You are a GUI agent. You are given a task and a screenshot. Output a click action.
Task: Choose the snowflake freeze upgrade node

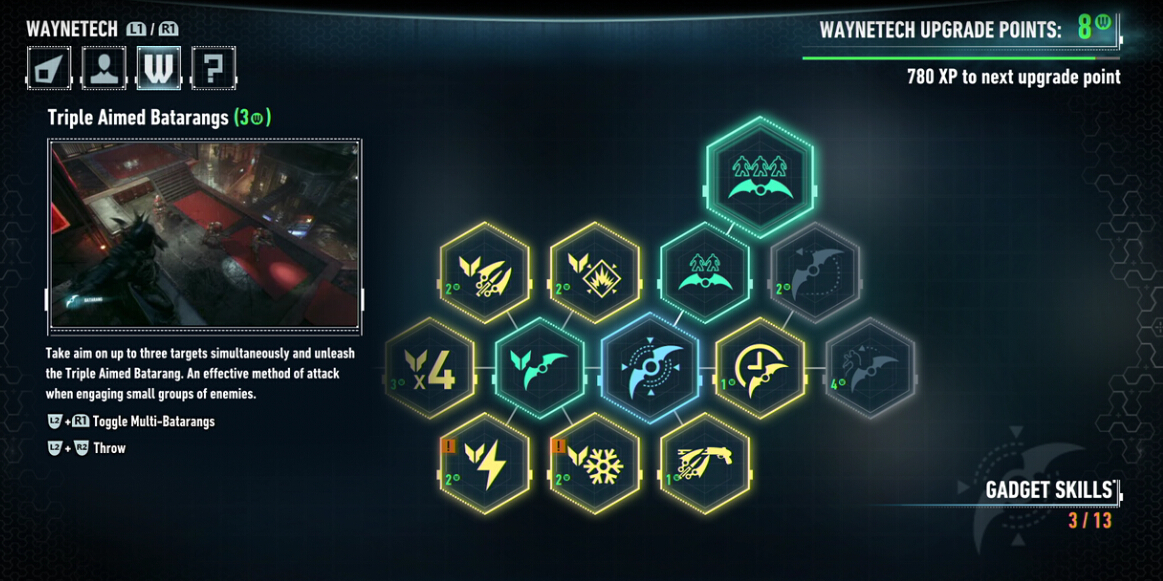(595, 463)
